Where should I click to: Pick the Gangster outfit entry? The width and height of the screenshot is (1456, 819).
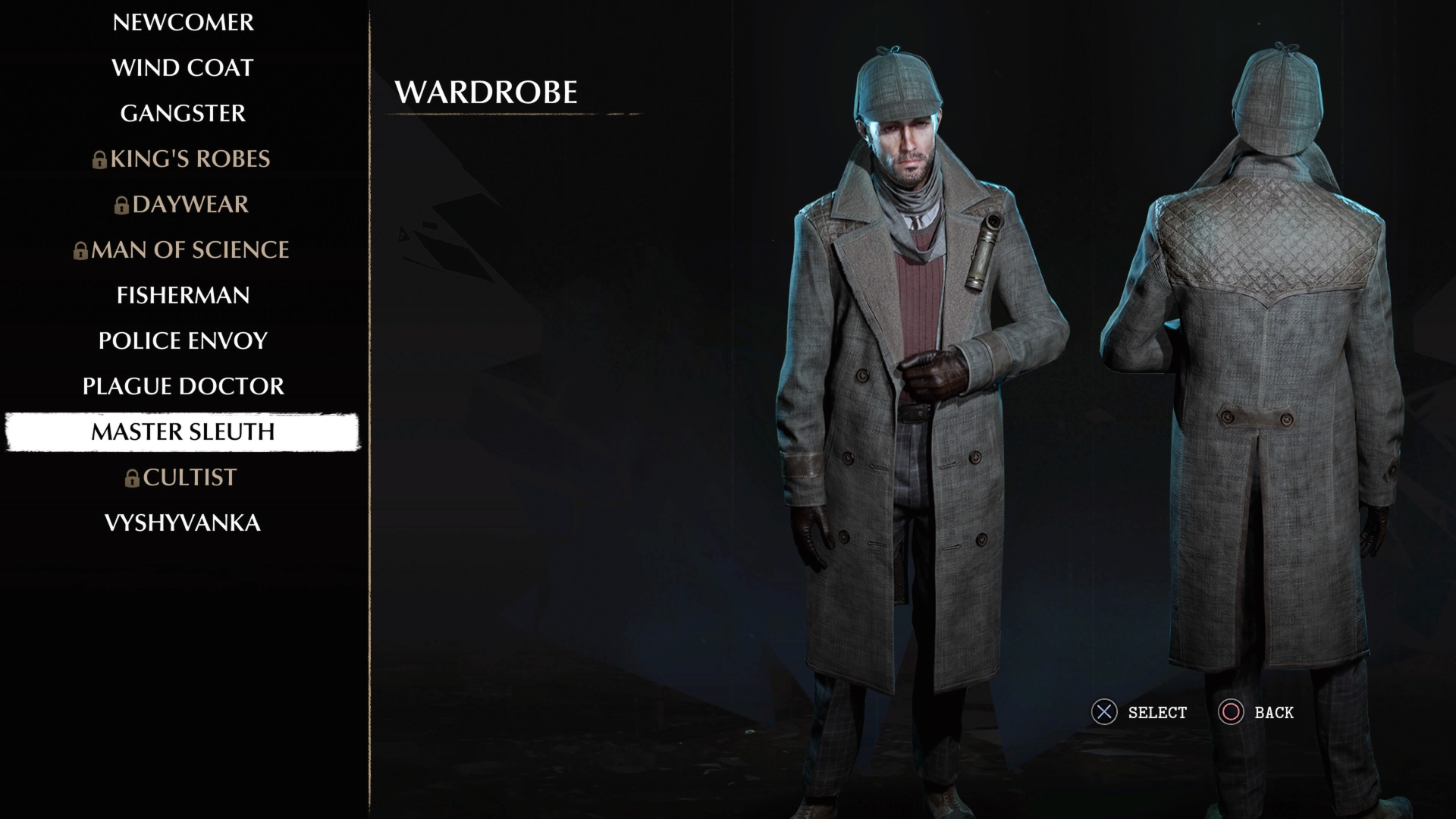183,114
